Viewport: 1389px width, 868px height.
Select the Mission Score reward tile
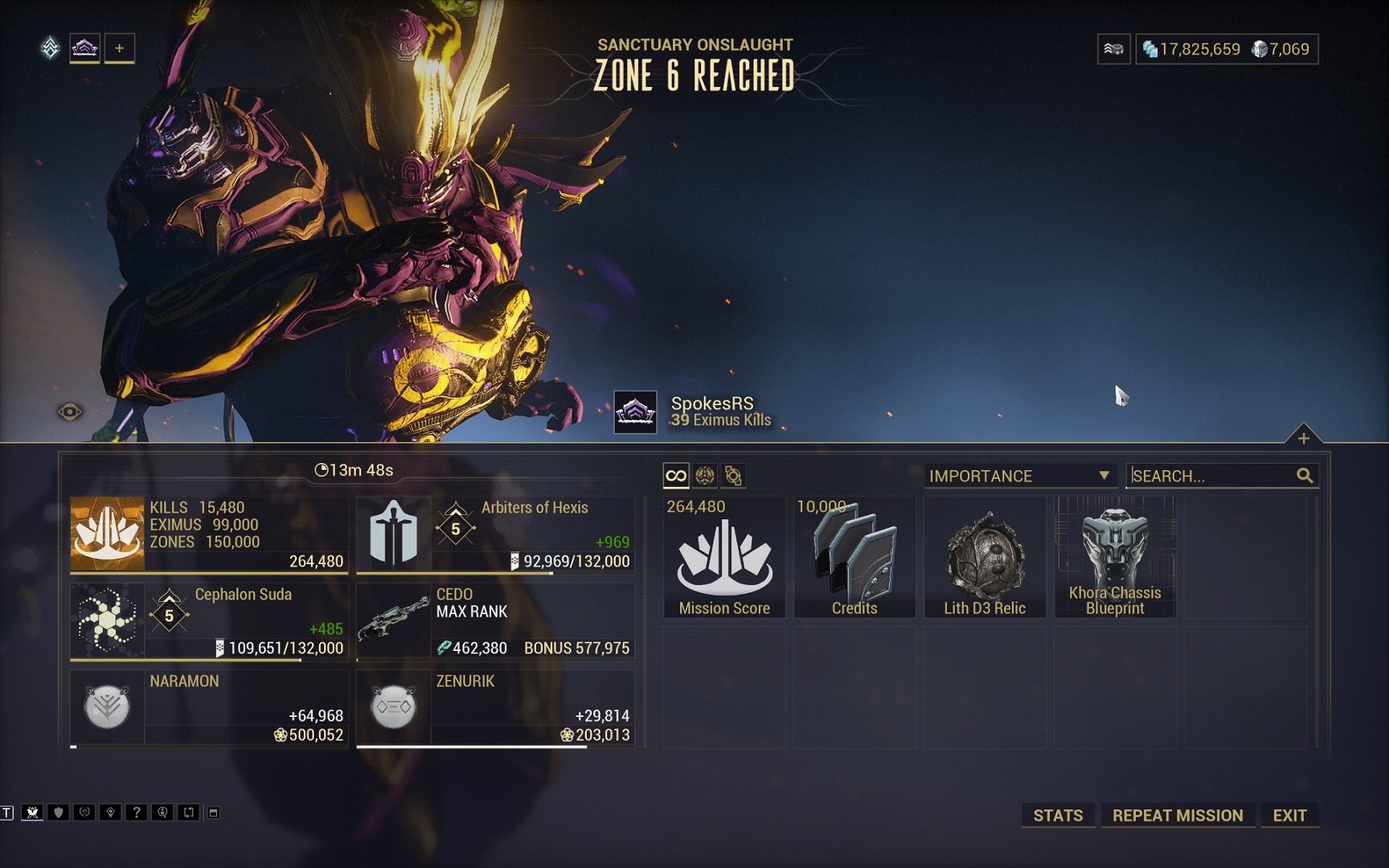724,557
